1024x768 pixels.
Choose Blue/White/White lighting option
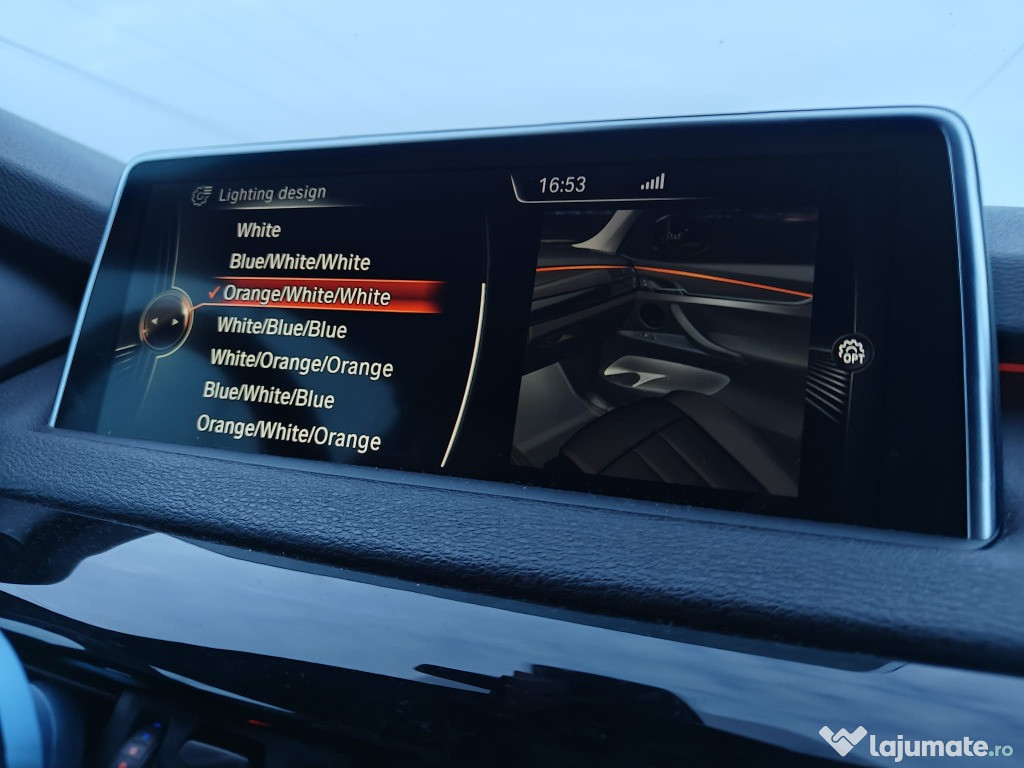coord(299,262)
